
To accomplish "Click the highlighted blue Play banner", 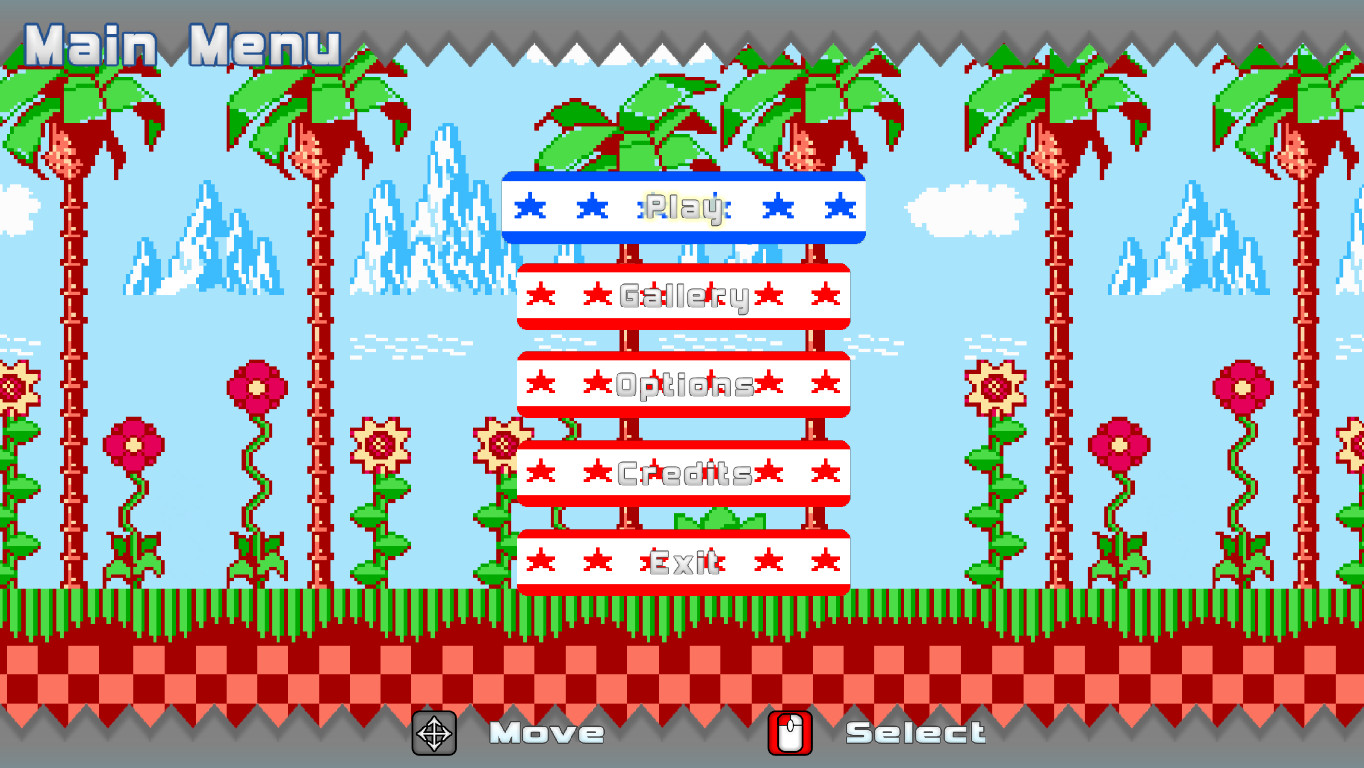I will click(x=683, y=206).
